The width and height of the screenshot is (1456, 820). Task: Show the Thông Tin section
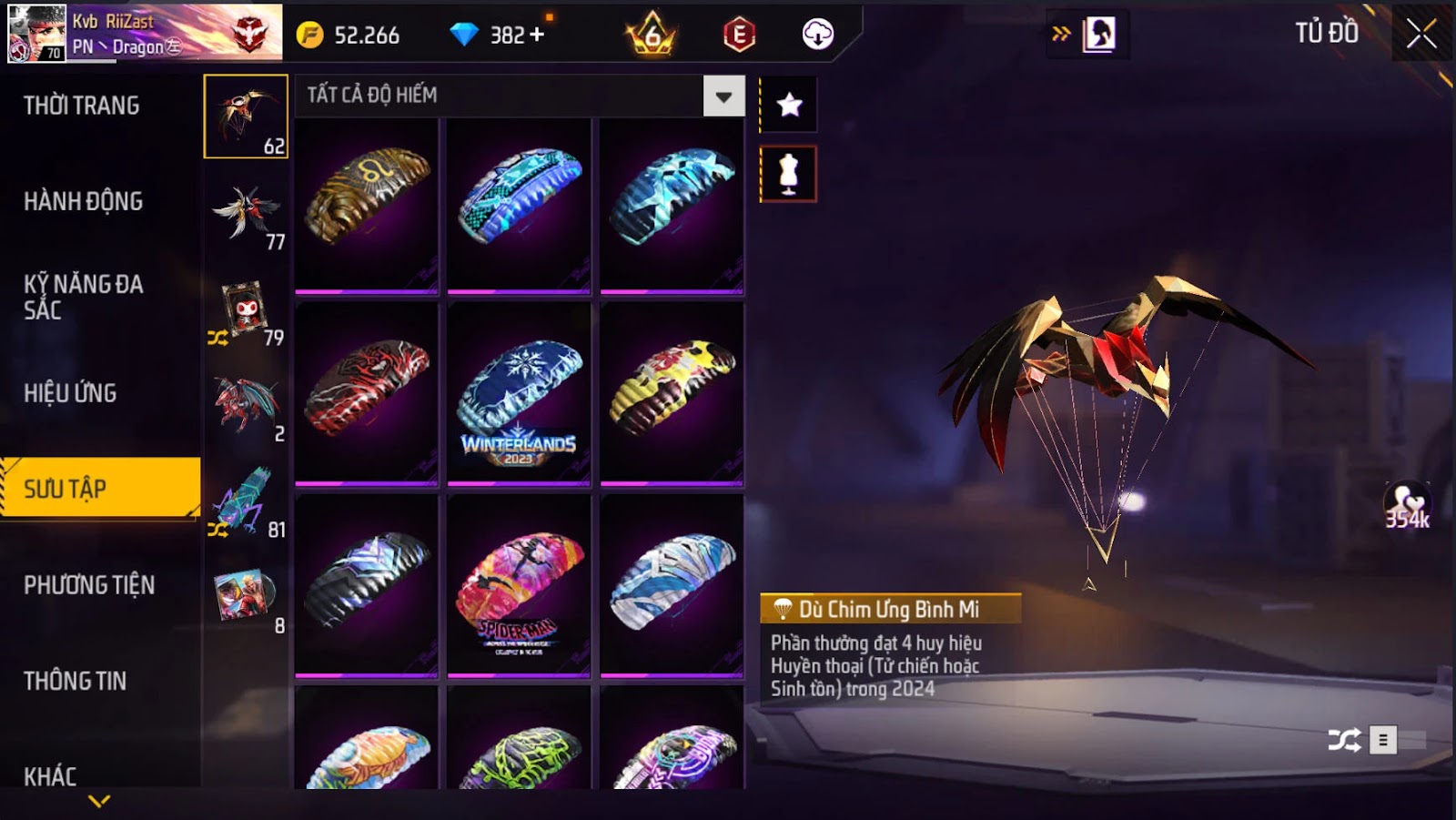[x=76, y=681]
